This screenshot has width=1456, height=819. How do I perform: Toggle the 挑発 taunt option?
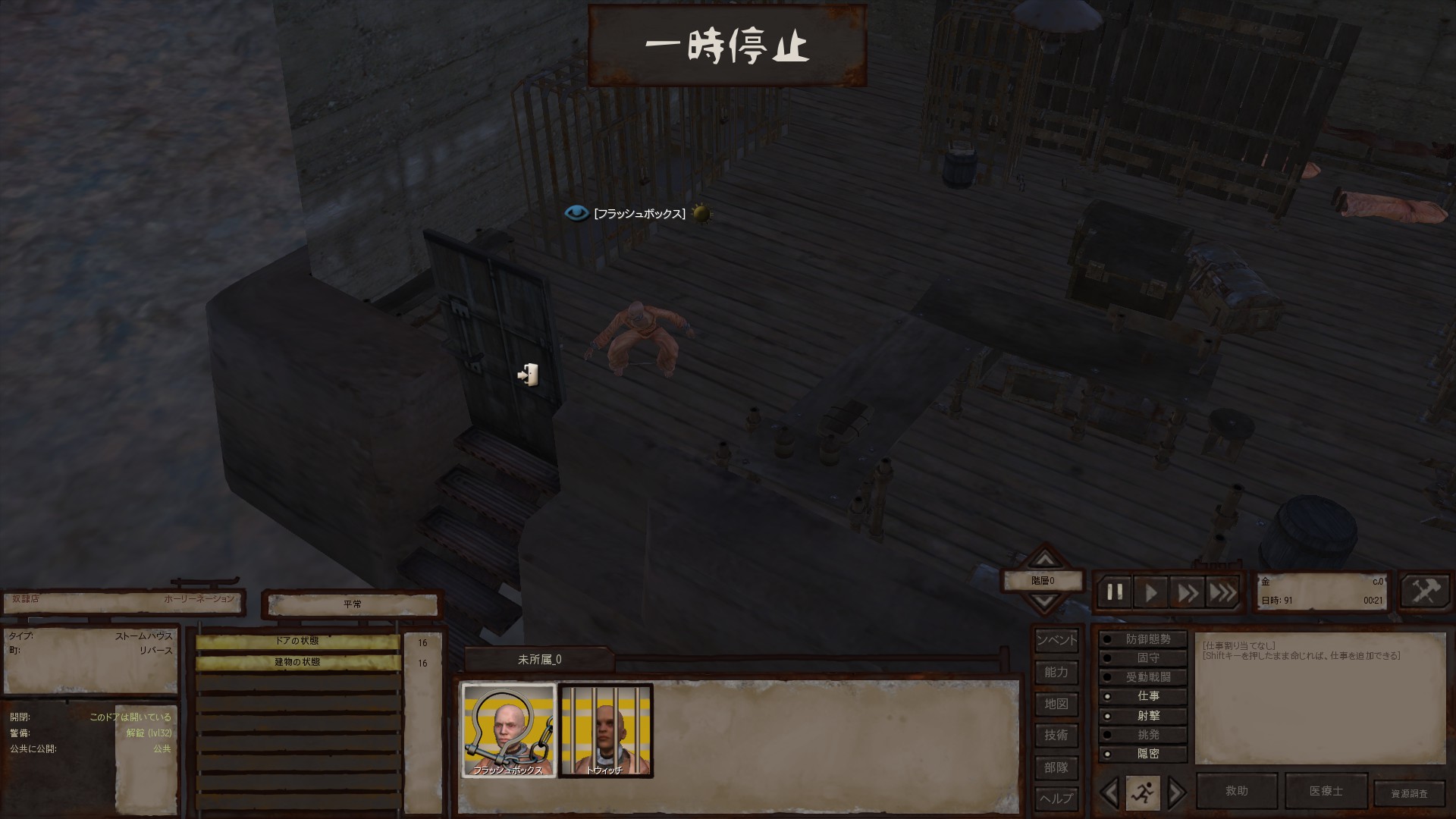(x=1143, y=735)
